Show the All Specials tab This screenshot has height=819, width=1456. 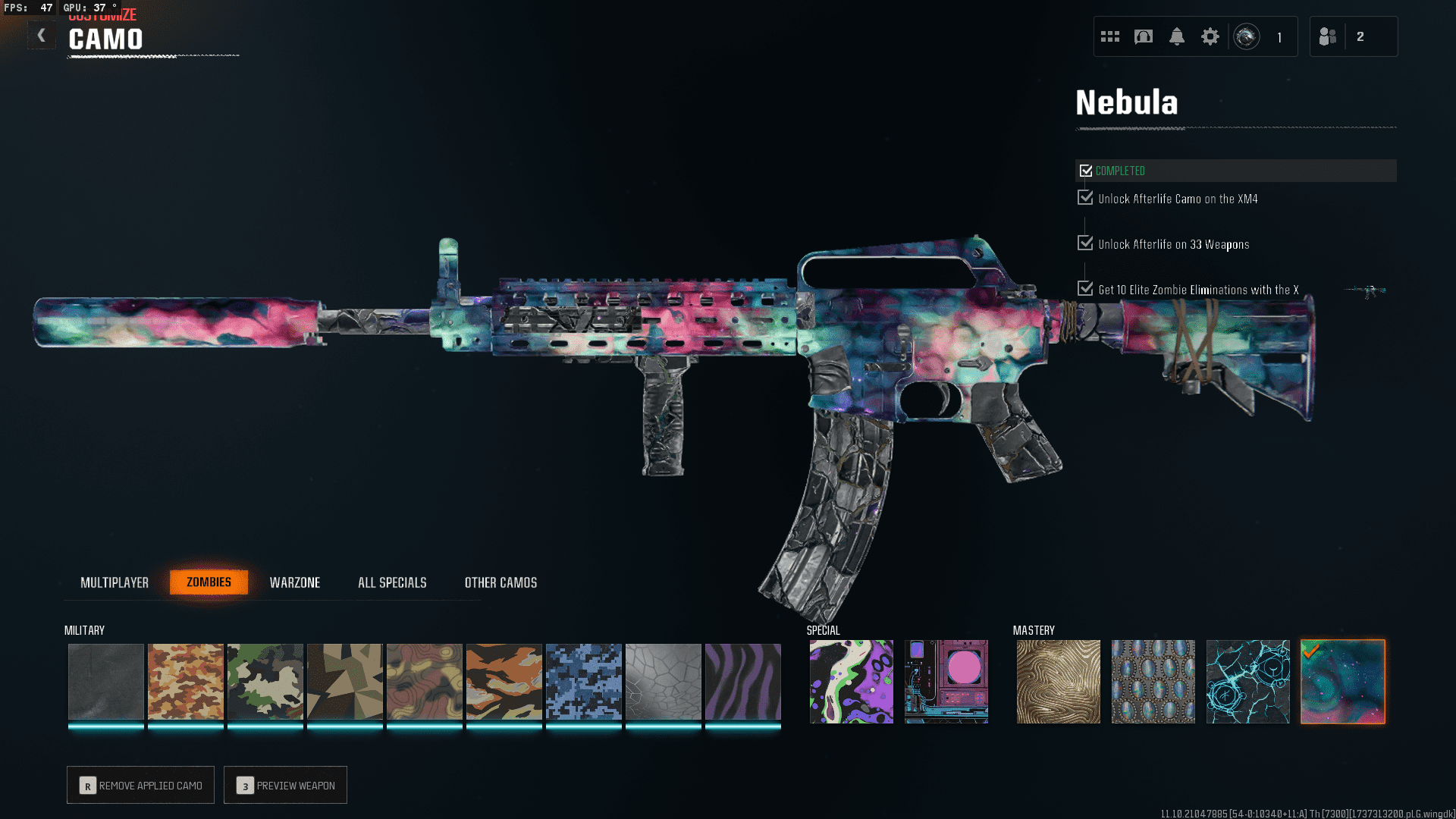[x=392, y=582]
